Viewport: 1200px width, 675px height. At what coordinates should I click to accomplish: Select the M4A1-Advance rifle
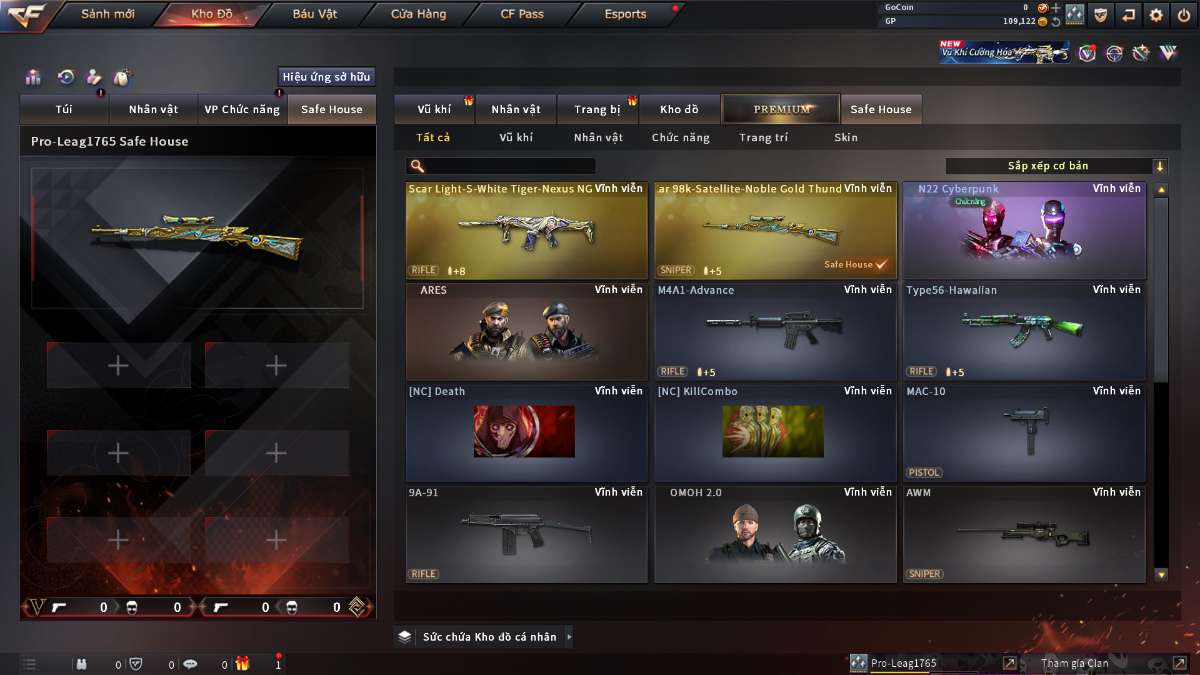click(x=775, y=331)
